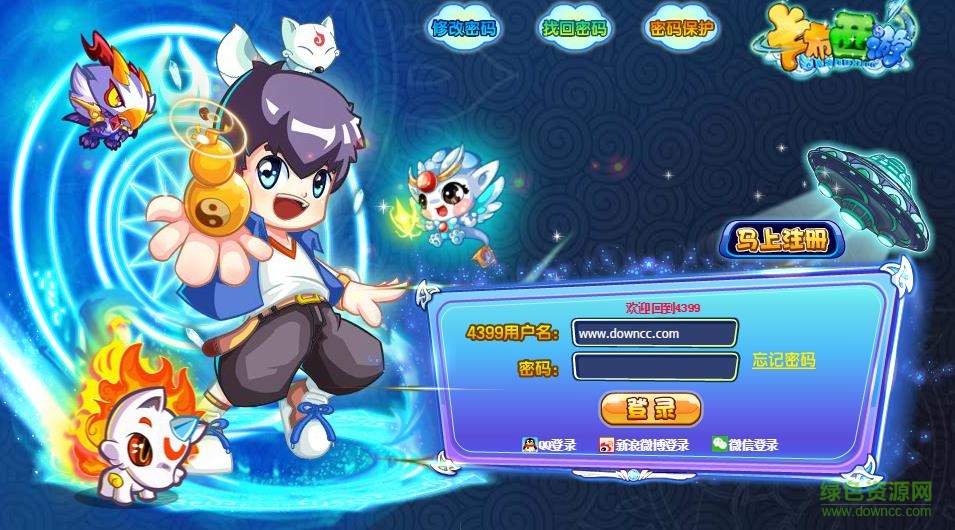Viewport: 955px width, 530px height.
Task: Open the 密码保护 password protection option
Action: coord(683,28)
